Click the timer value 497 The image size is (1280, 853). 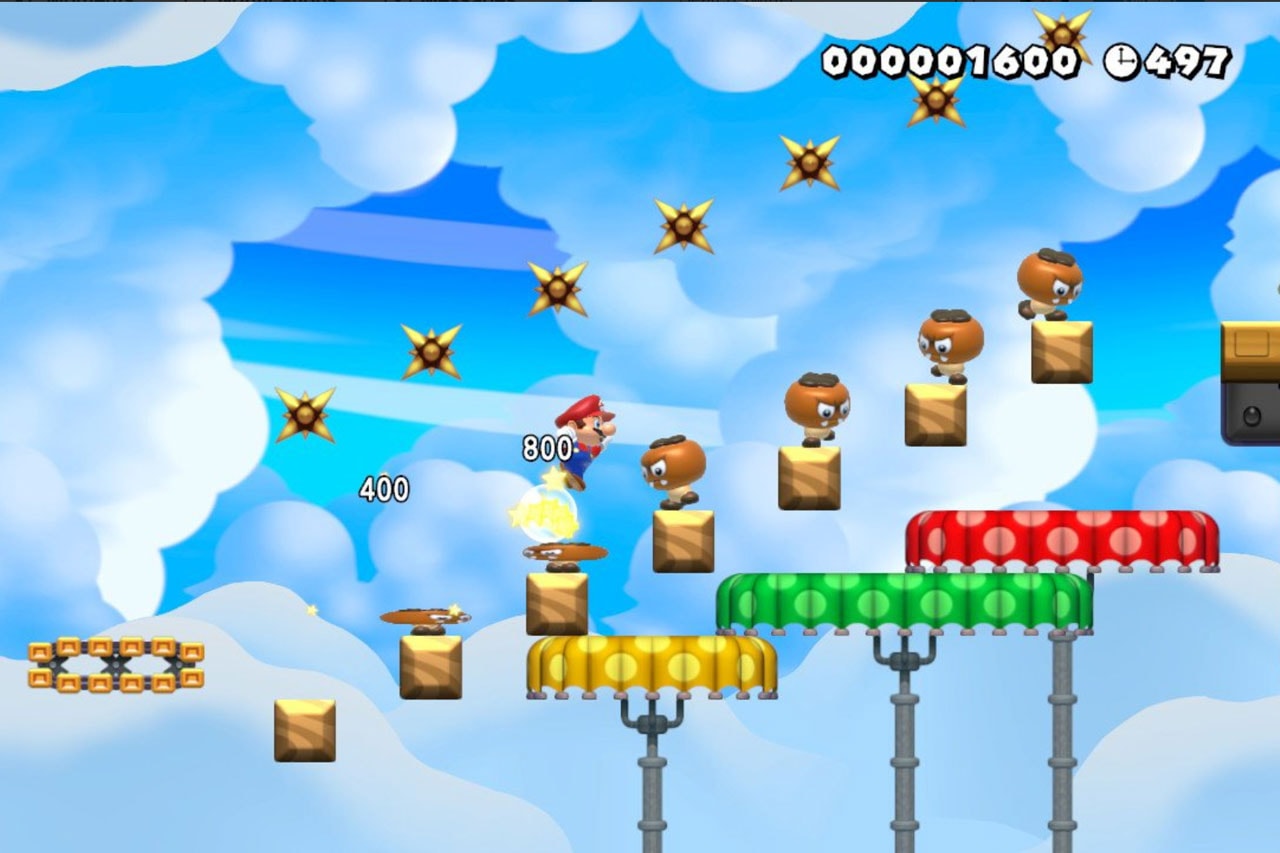[1185, 62]
